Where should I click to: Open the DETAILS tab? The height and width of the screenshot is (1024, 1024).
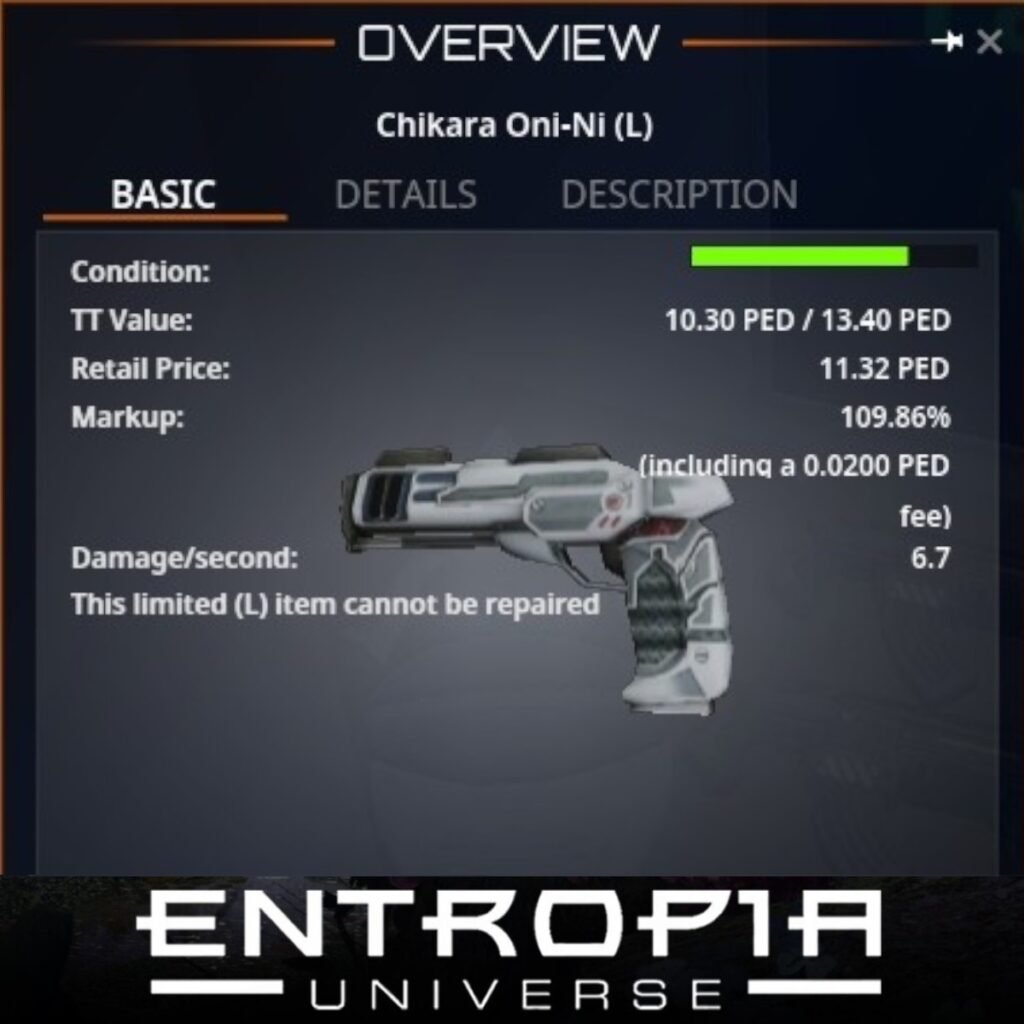[x=405, y=194]
